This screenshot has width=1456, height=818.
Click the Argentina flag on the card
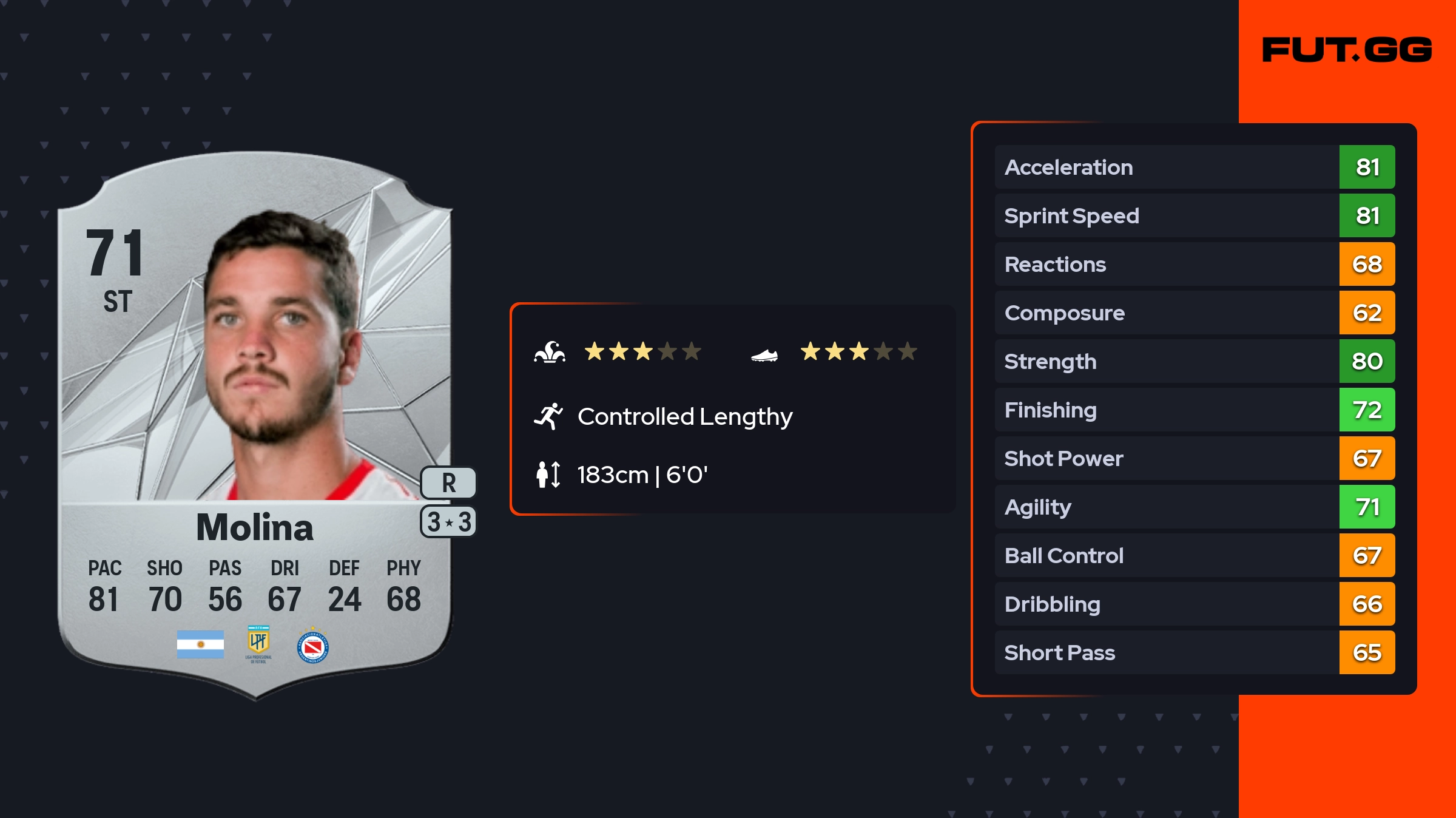coord(200,644)
